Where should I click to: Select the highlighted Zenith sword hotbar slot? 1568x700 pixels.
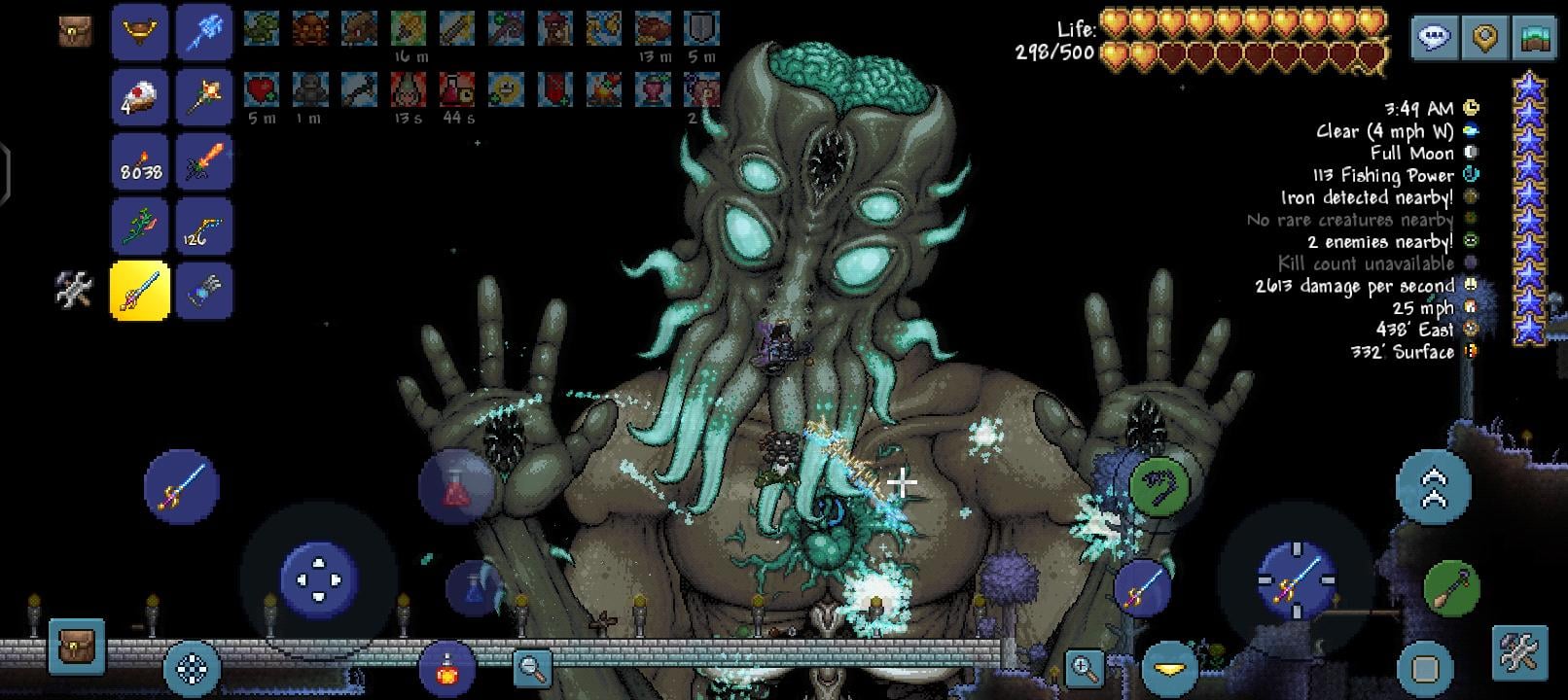click(x=140, y=291)
